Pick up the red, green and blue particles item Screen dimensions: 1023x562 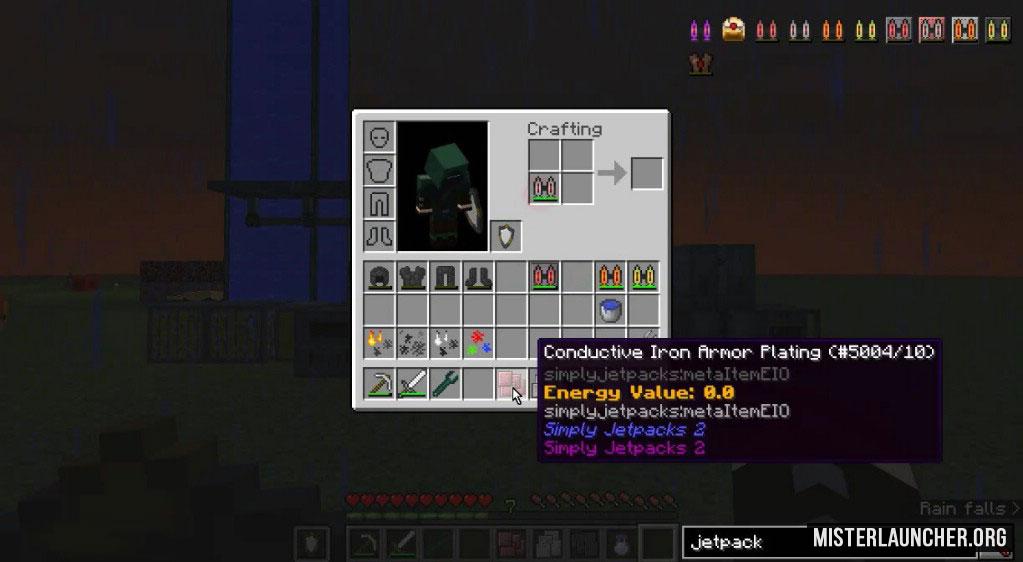tap(479, 343)
